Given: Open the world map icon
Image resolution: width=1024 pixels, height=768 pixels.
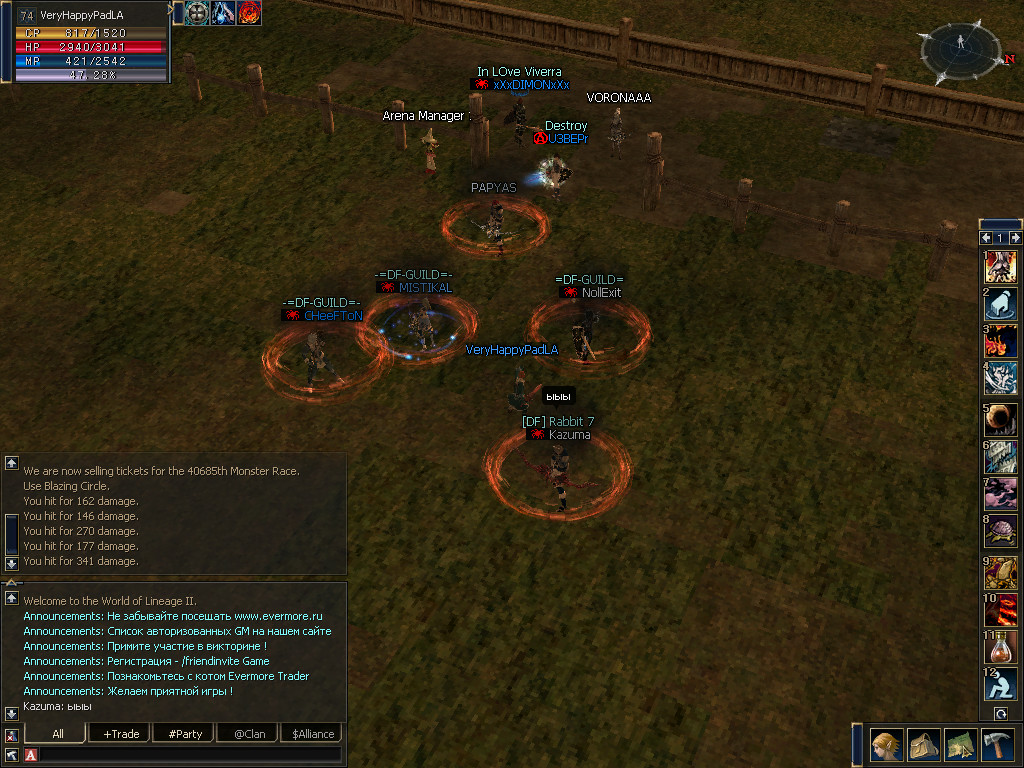Looking at the screenshot, I should [960, 744].
